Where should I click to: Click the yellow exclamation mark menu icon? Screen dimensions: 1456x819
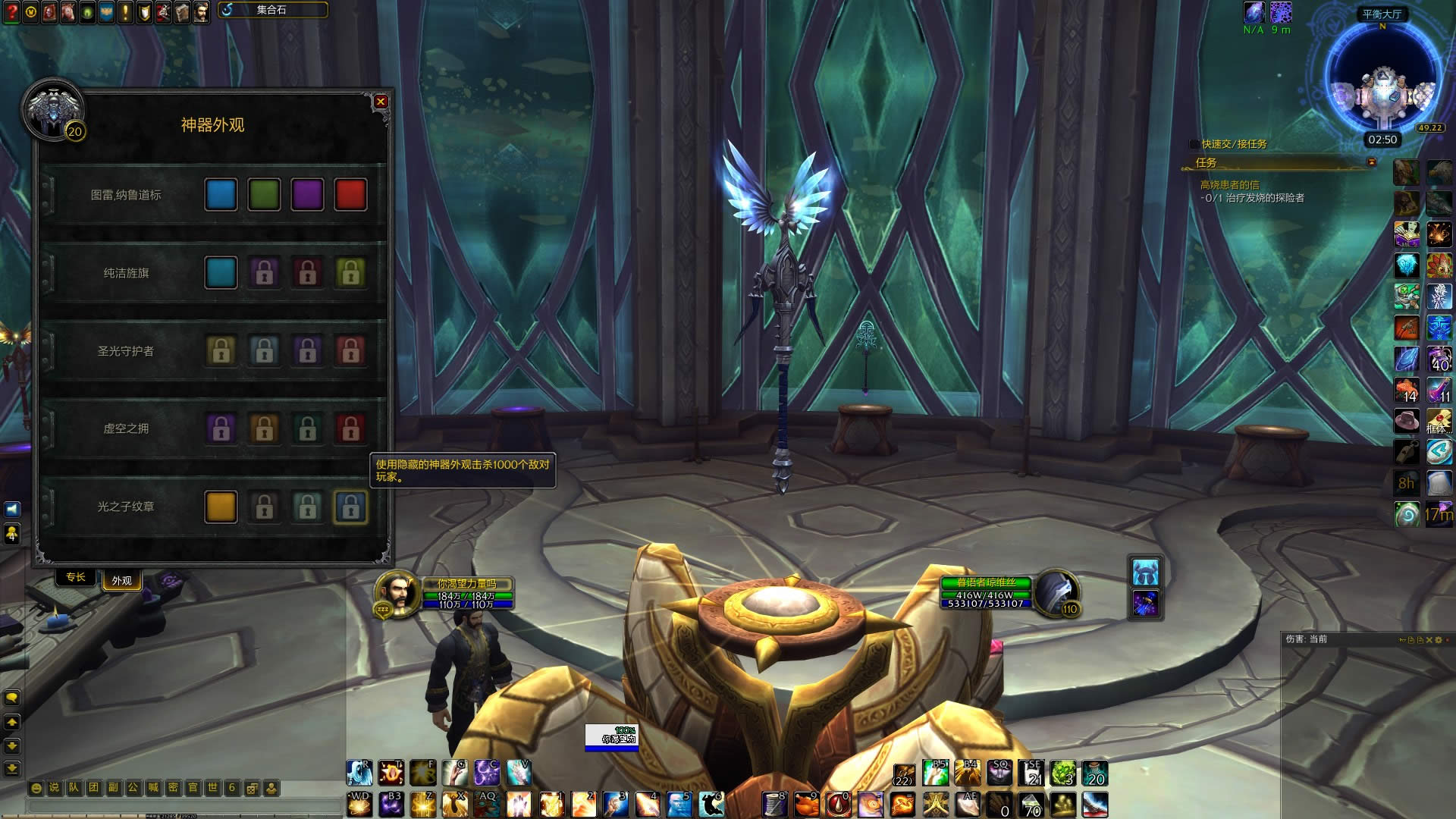[125, 13]
